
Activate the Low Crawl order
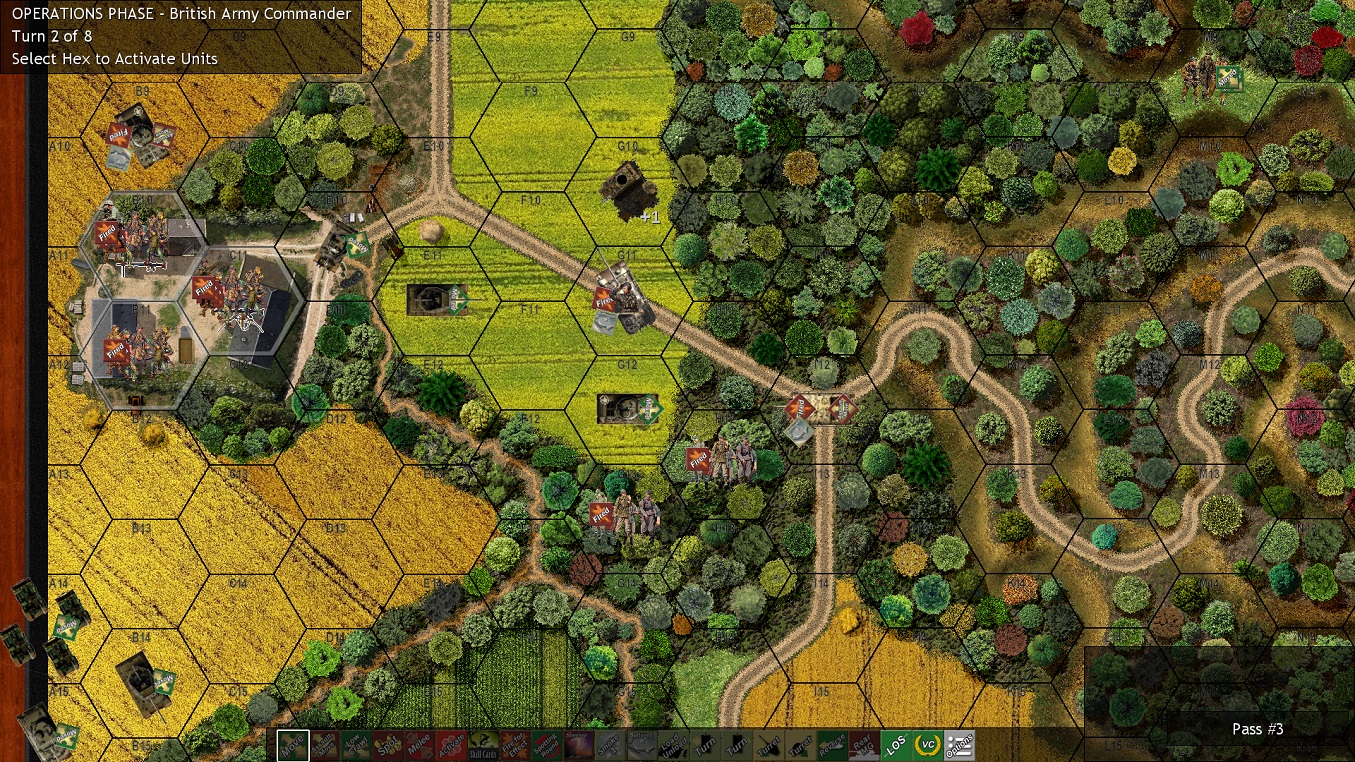coord(355,745)
